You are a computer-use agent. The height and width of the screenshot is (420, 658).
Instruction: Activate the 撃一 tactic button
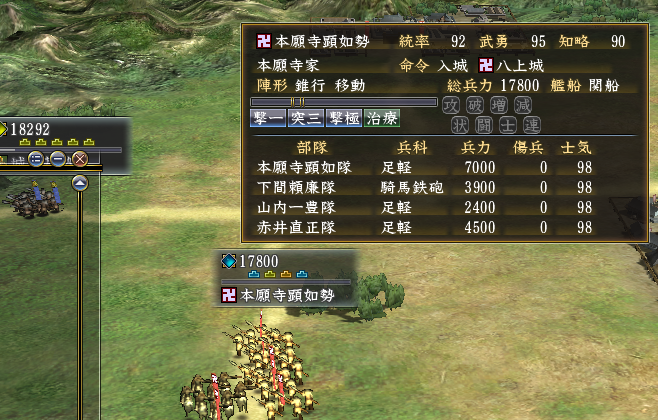[x=267, y=119]
